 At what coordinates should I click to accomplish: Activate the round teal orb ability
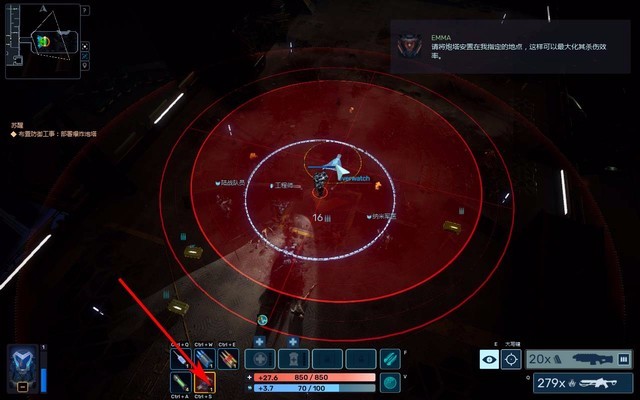point(389,382)
